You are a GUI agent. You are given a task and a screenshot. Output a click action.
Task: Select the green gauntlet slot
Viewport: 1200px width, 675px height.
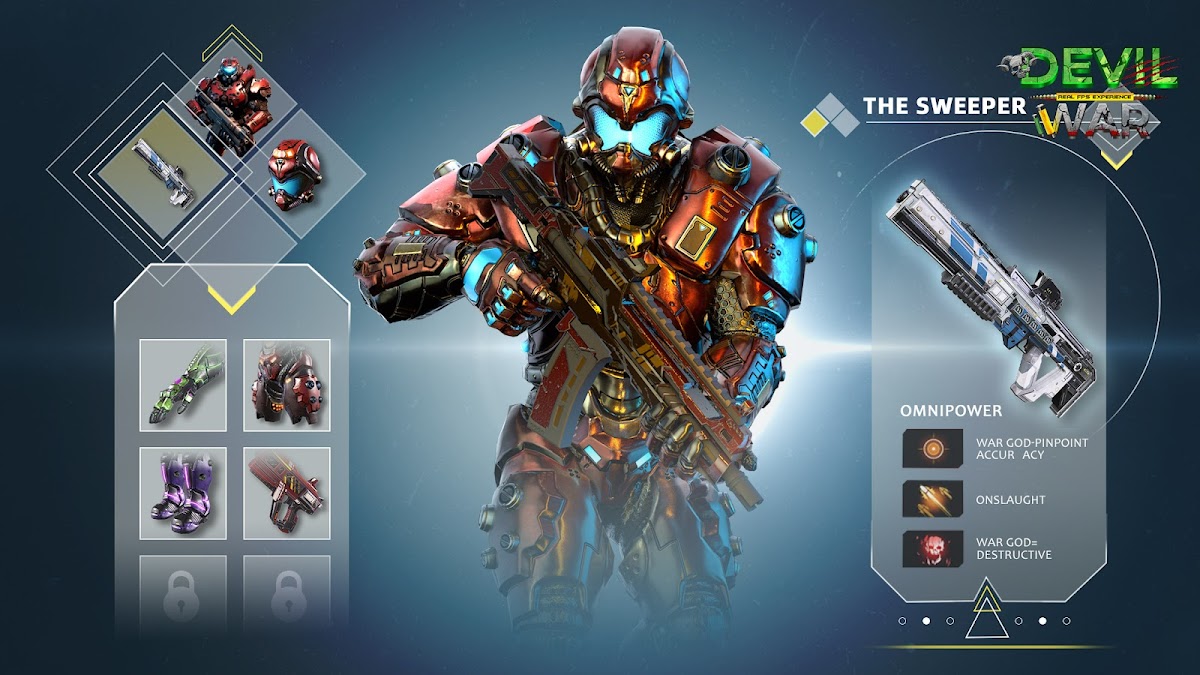pos(183,385)
